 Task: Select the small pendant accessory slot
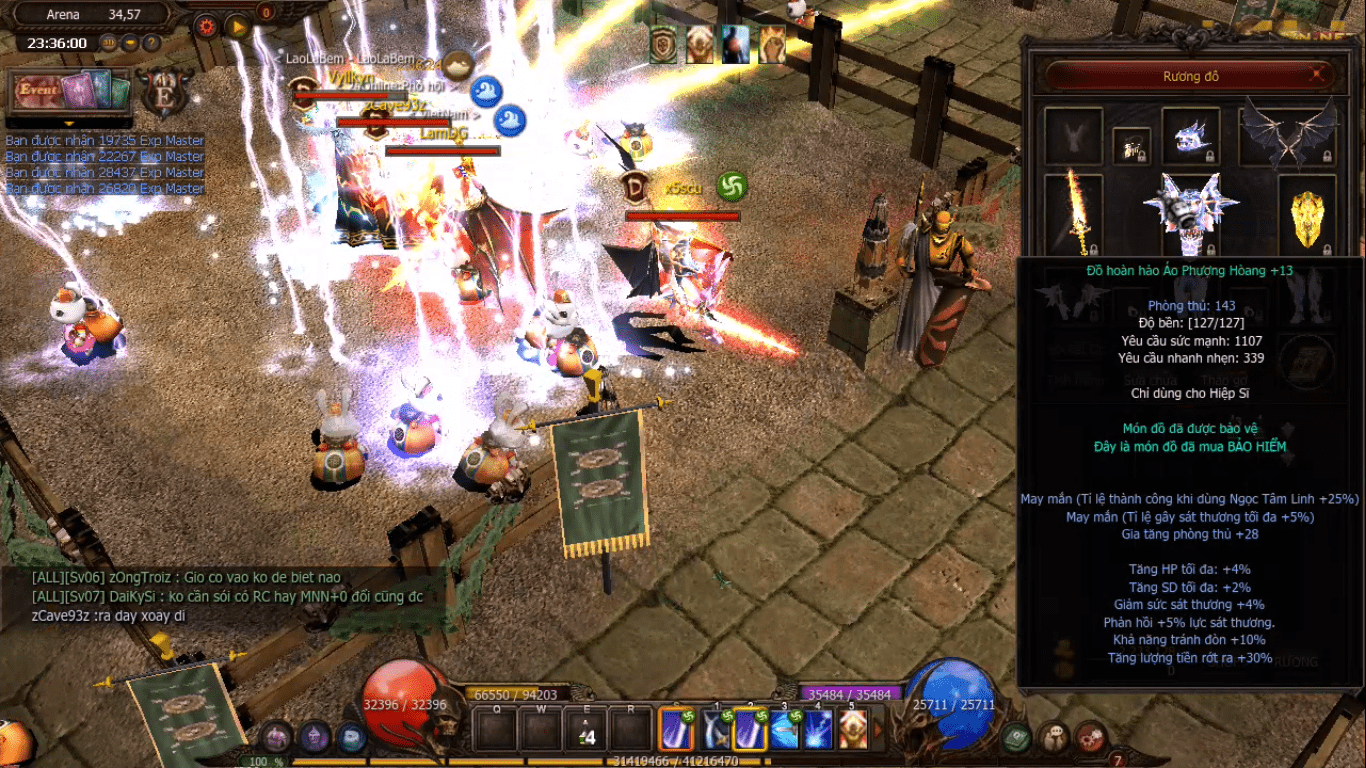tap(1132, 146)
